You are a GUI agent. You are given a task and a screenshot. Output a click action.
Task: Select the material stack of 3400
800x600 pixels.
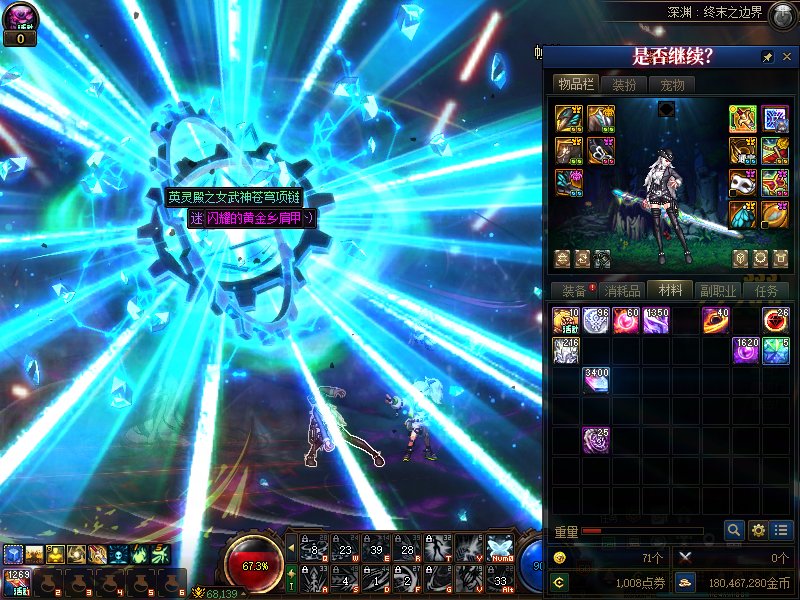[x=596, y=380]
